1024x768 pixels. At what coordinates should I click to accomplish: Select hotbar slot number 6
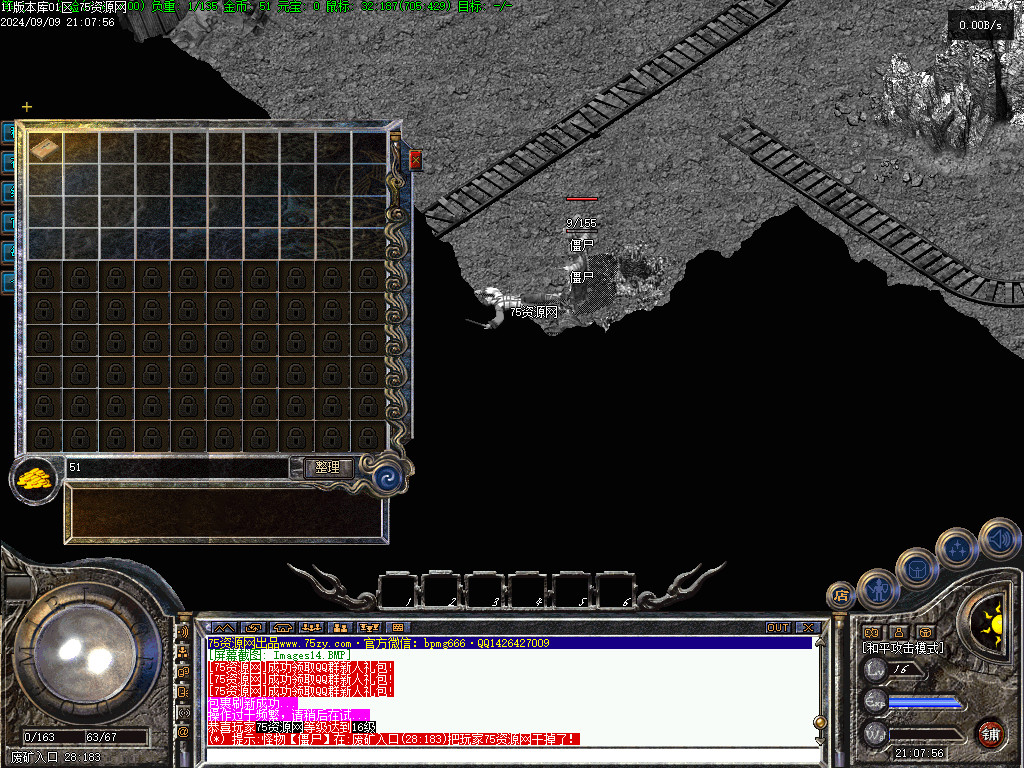pos(616,590)
